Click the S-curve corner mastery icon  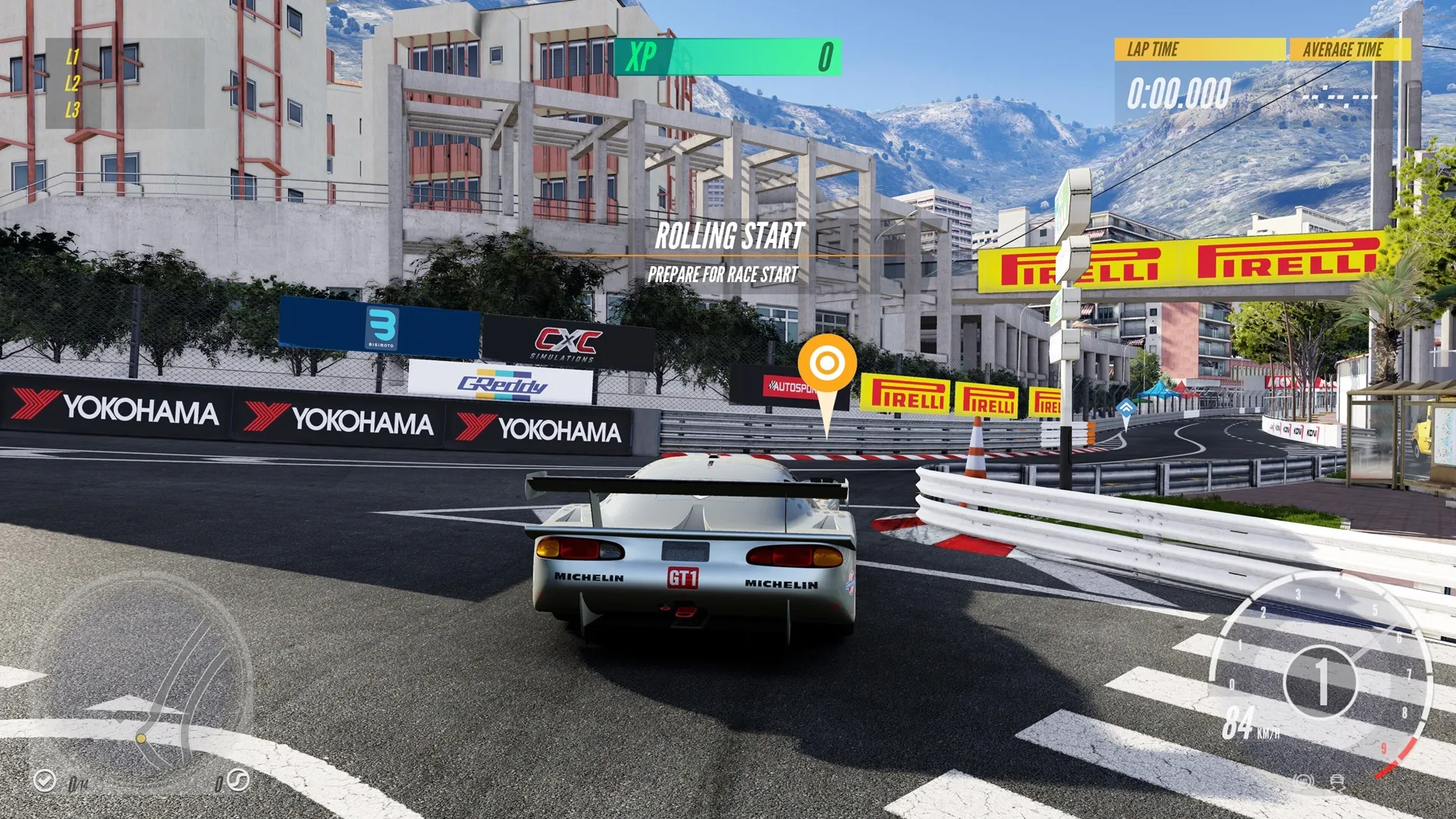(238, 780)
